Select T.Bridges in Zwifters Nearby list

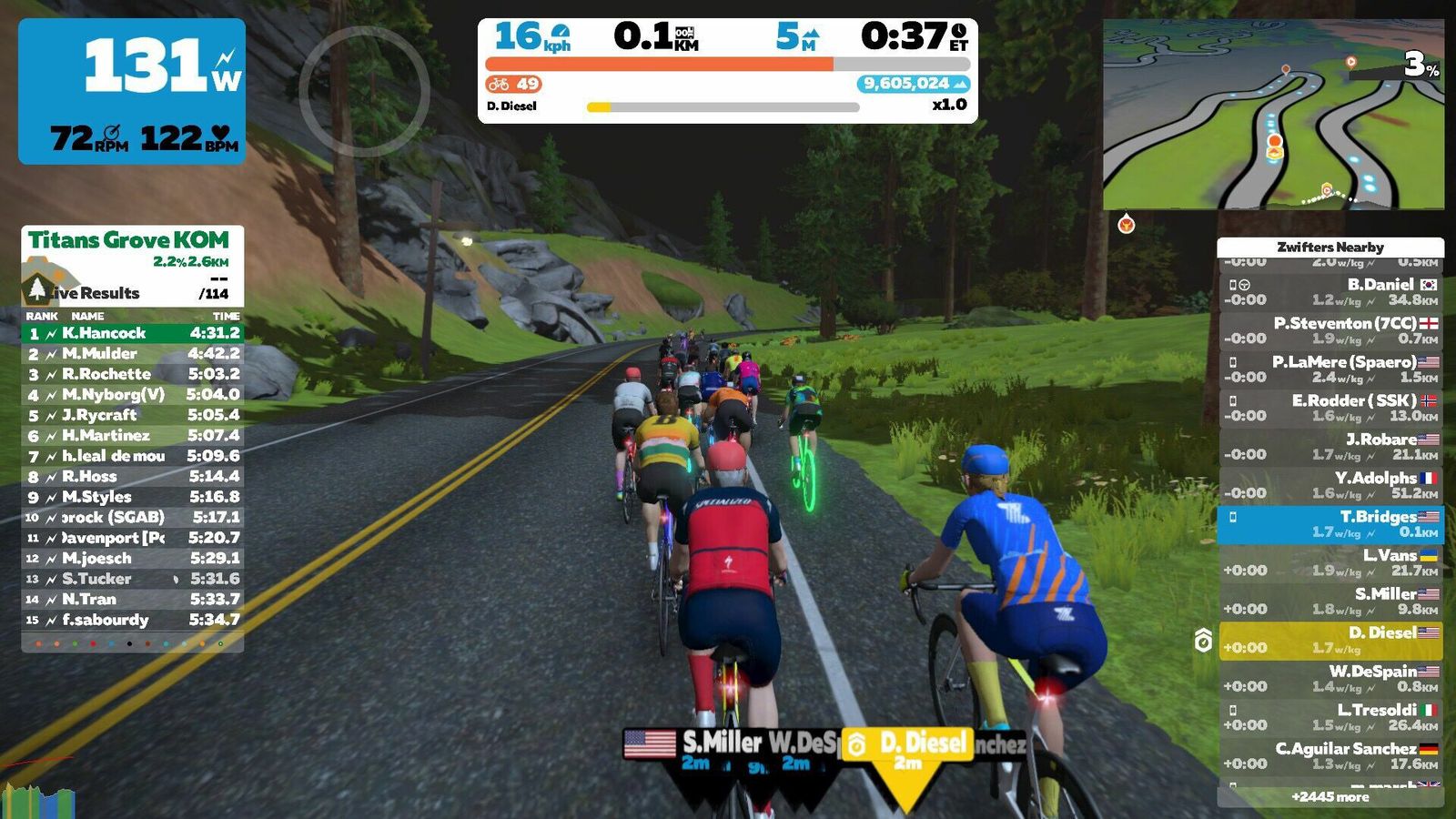[1330, 524]
